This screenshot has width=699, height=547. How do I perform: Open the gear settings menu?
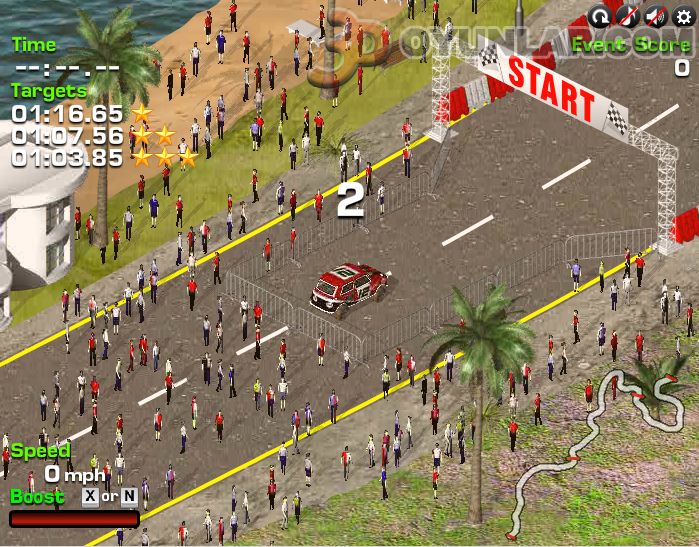coord(683,15)
